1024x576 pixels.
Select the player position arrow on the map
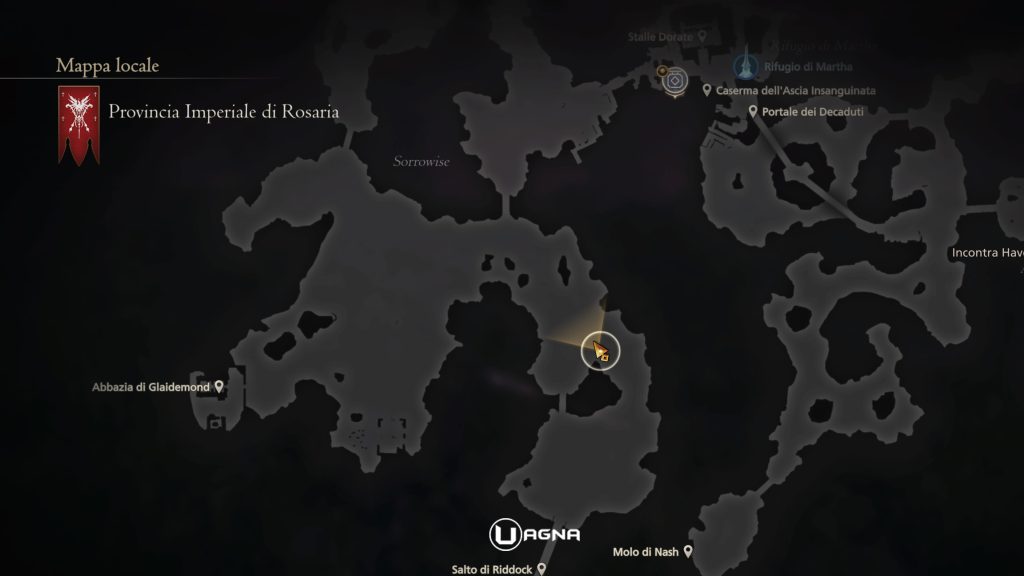click(x=600, y=350)
